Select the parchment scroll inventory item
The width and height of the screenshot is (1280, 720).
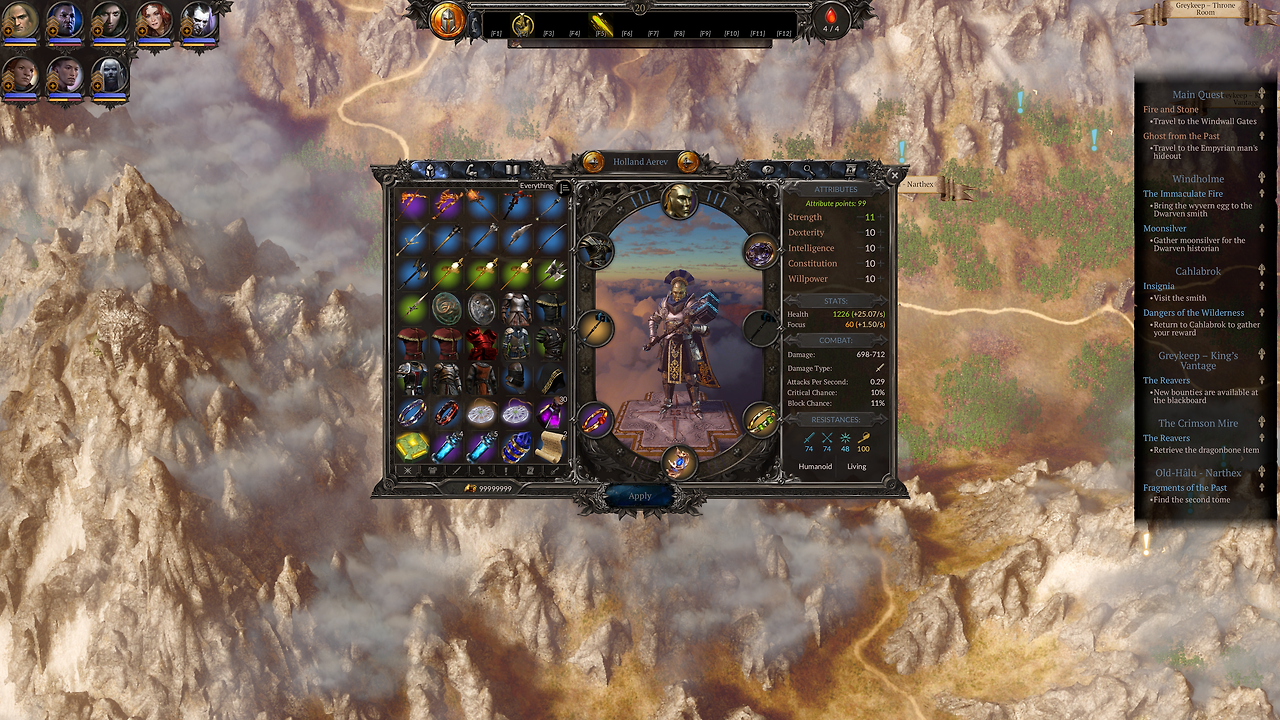click(x=549, y=446)
